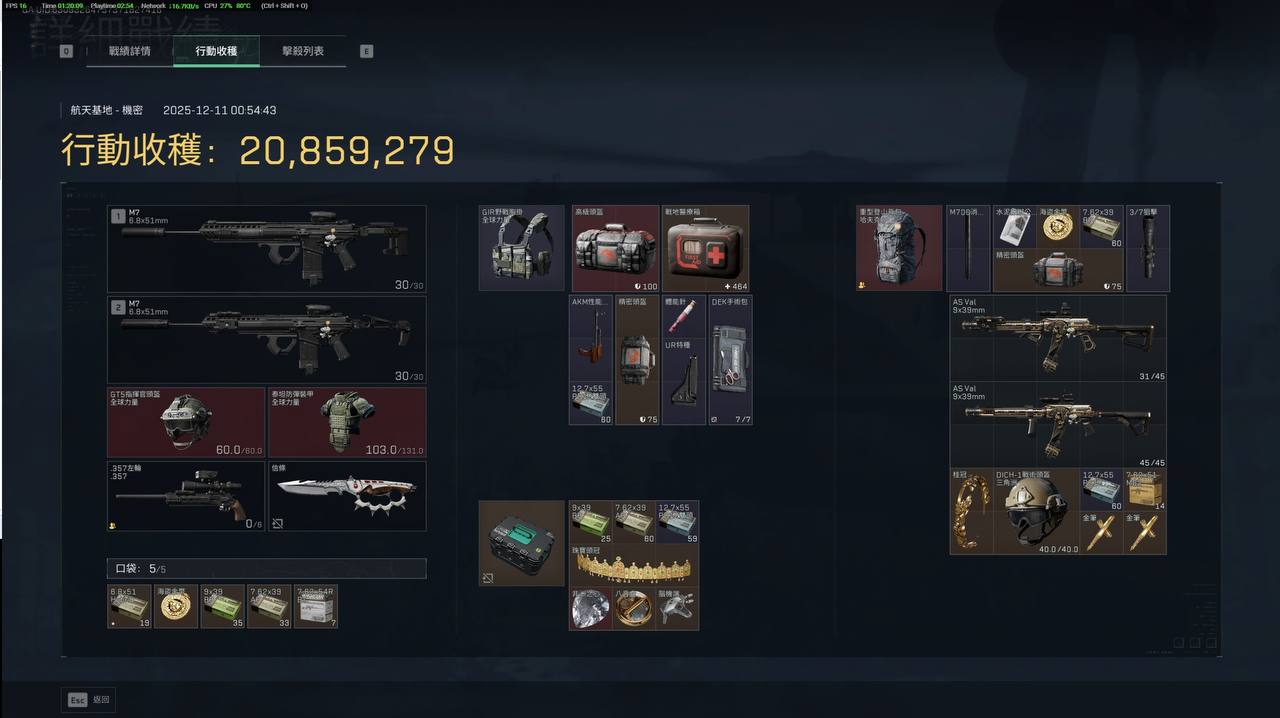Click the 戰地醫療箱 first aid kit
1280x718 pixels.
coord(705,248)
